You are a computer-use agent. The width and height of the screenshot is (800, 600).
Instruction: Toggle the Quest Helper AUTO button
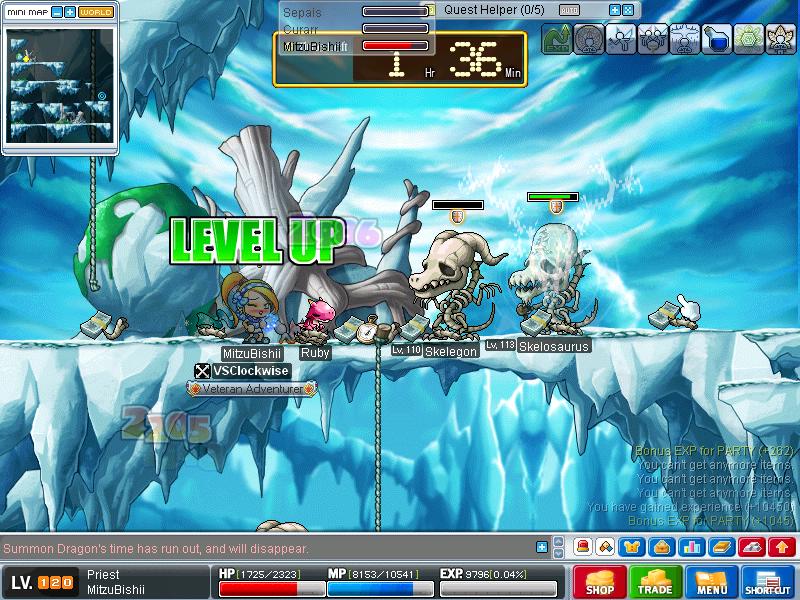click(569, 10)
